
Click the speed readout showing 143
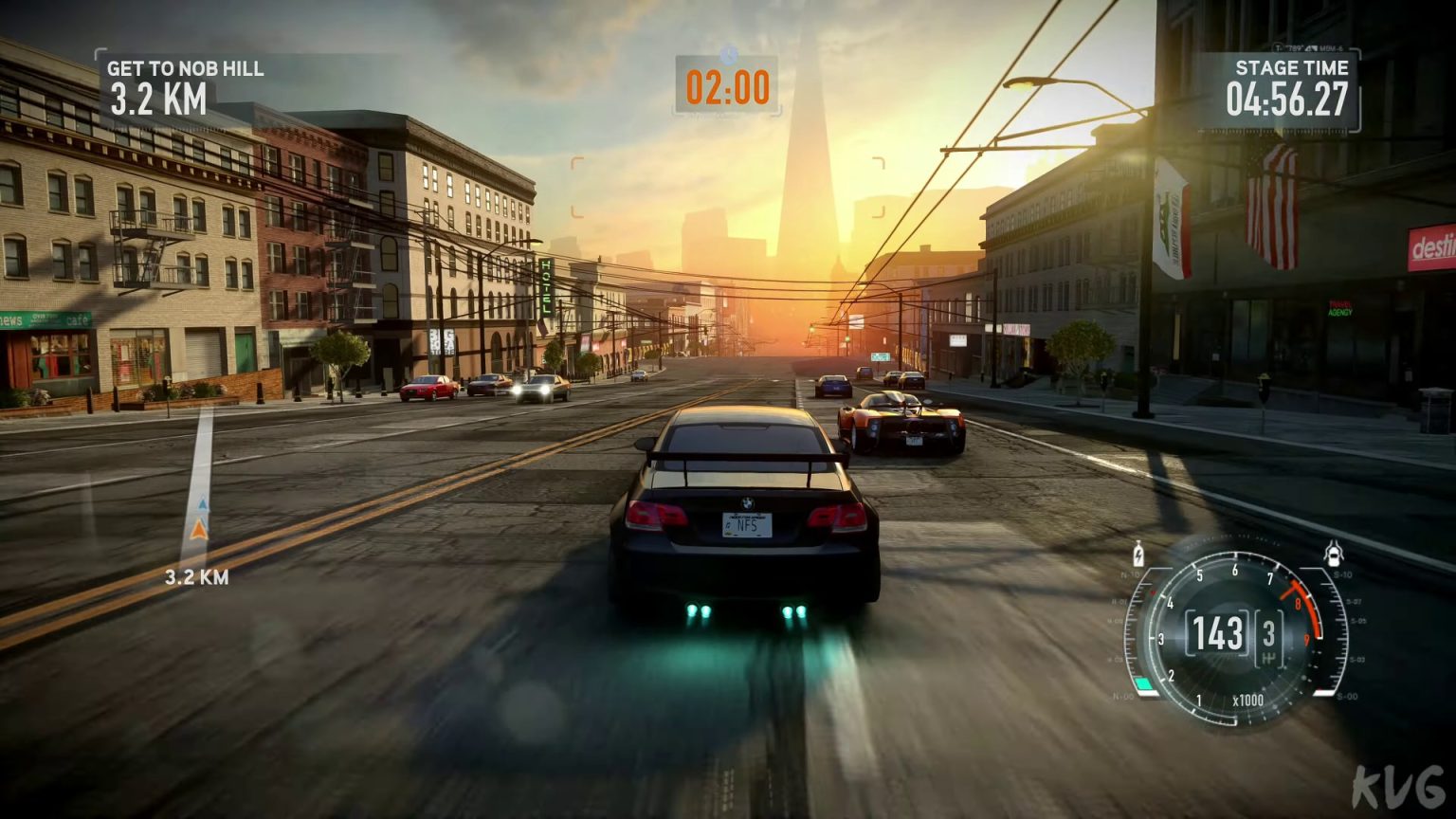pos(1217,632)
